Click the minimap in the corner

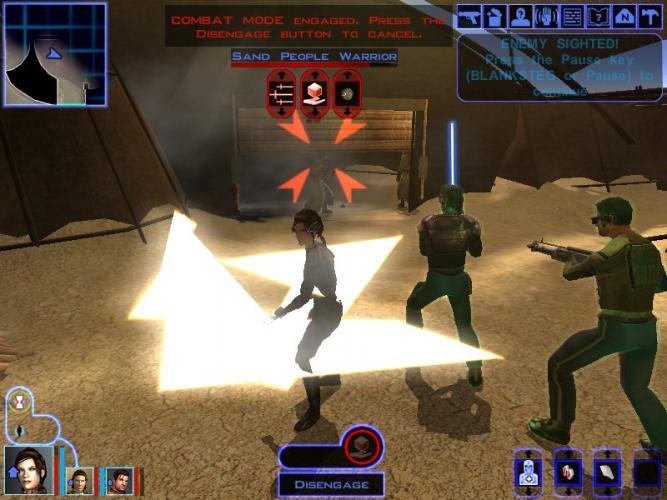click(55, 54)
